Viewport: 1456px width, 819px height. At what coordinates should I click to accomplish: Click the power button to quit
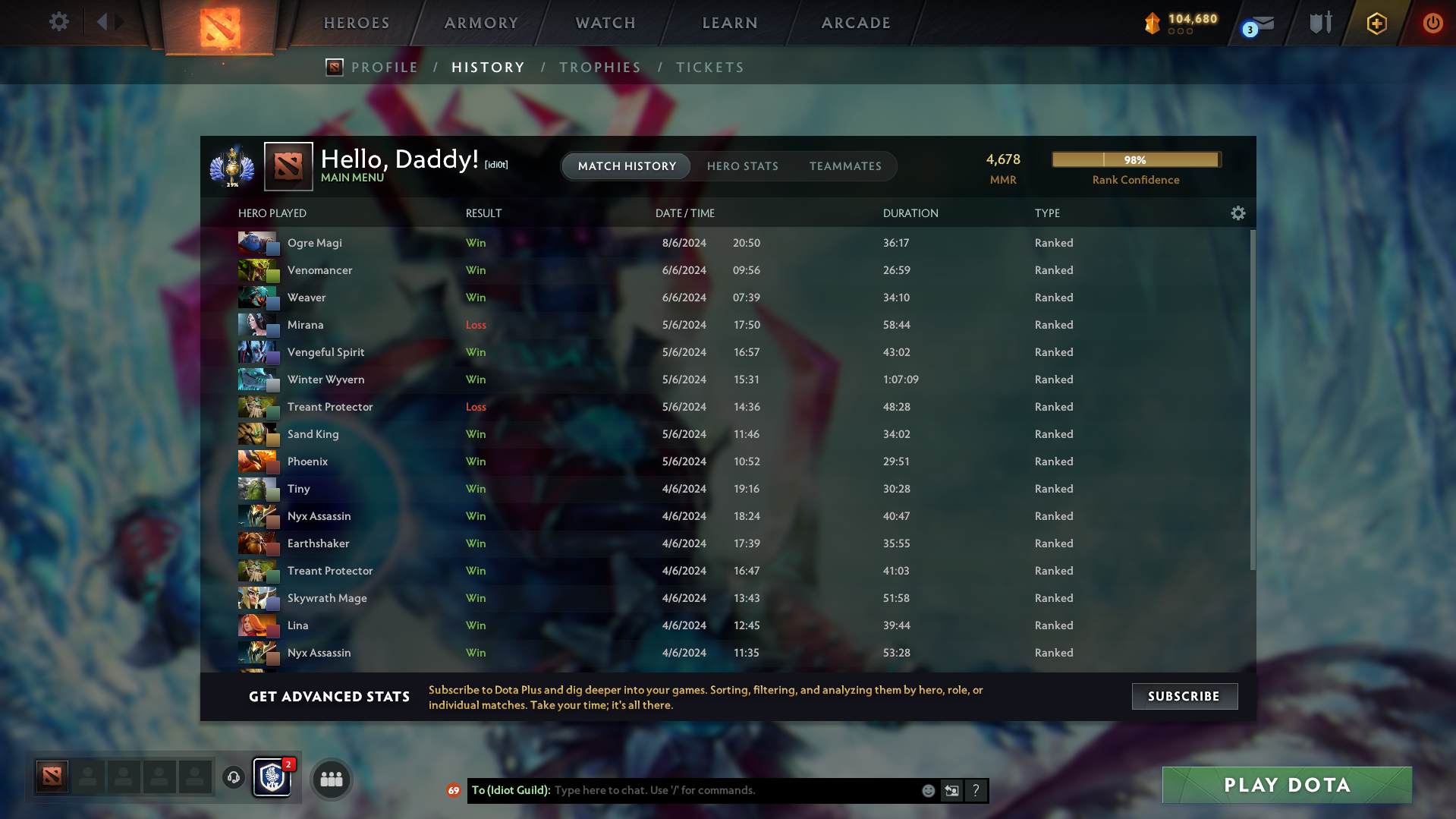coord(1432,23)
